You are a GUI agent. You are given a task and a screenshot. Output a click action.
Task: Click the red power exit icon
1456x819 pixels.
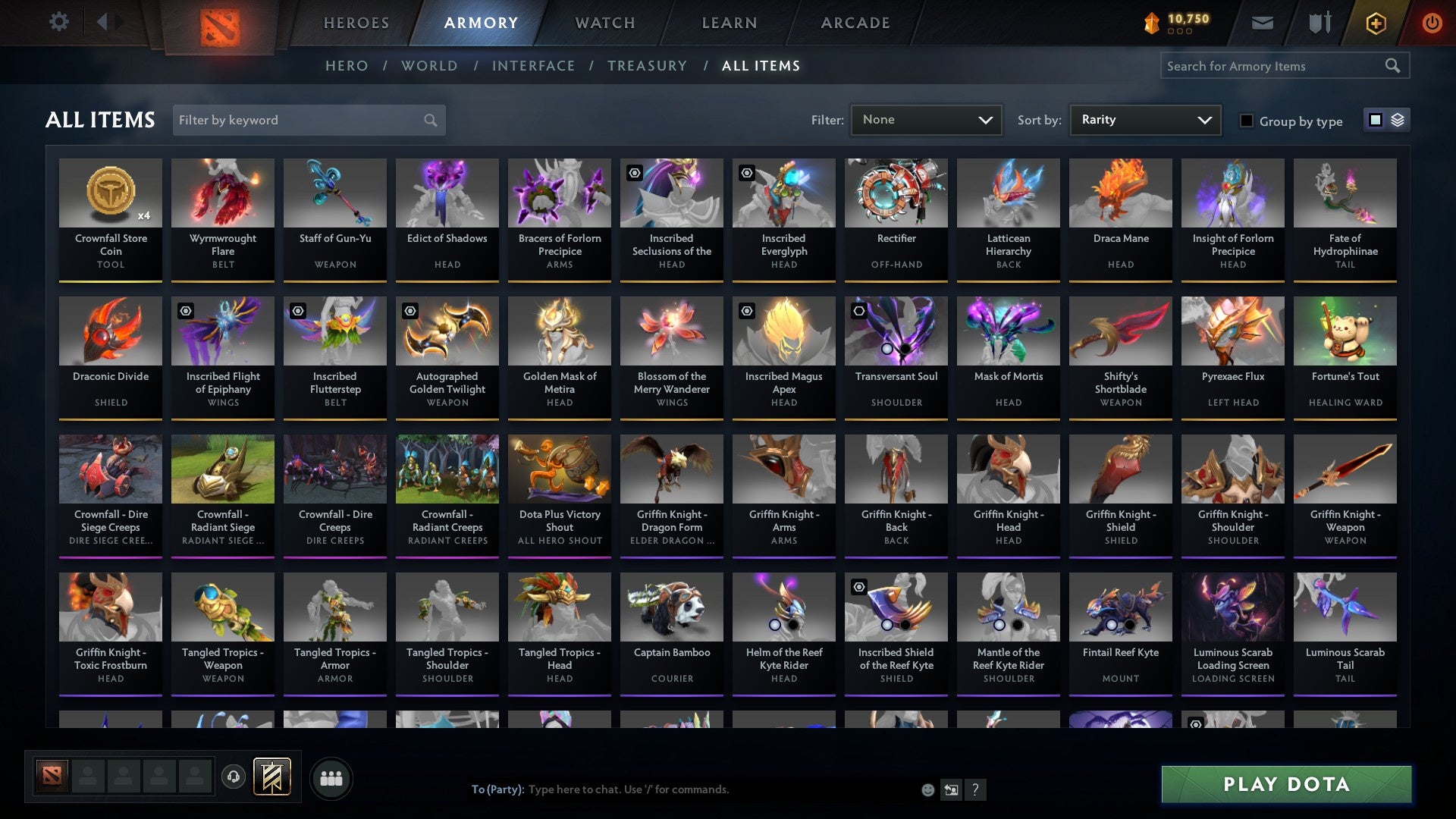(x=1432, y=23)
